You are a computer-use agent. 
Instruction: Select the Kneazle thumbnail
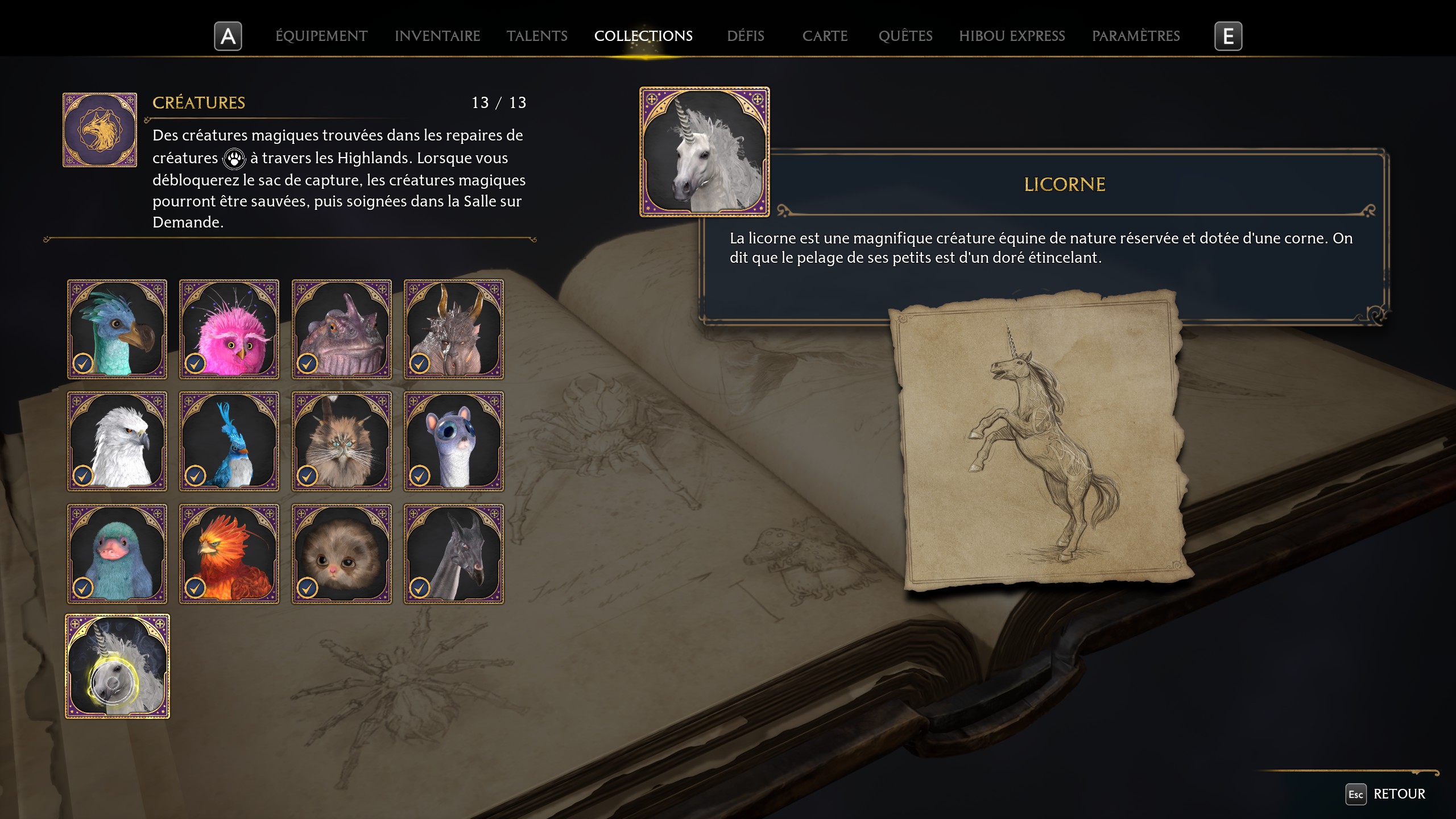(341, 441)
